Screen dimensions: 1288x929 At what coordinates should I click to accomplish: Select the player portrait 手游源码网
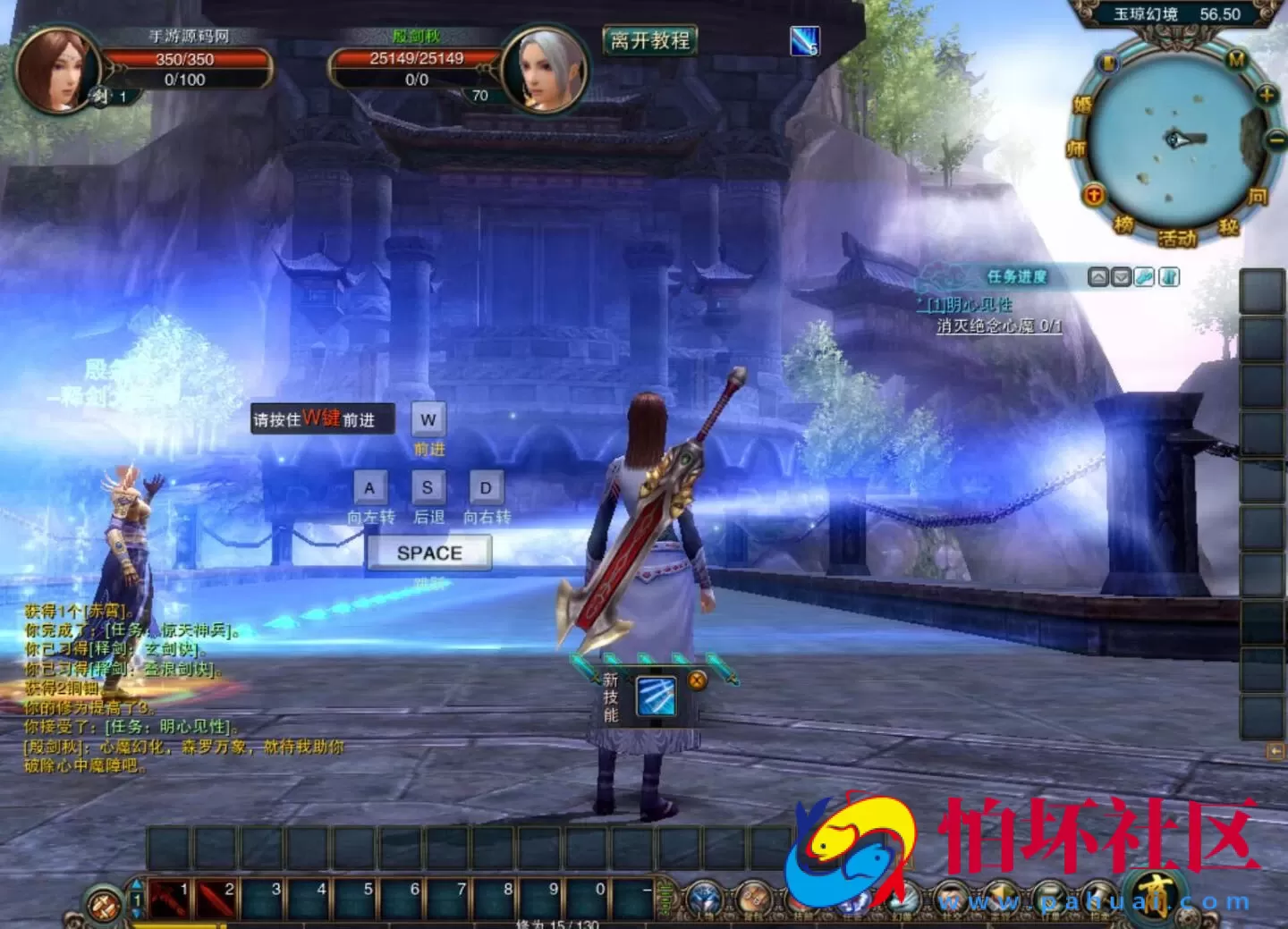[55, 70]
